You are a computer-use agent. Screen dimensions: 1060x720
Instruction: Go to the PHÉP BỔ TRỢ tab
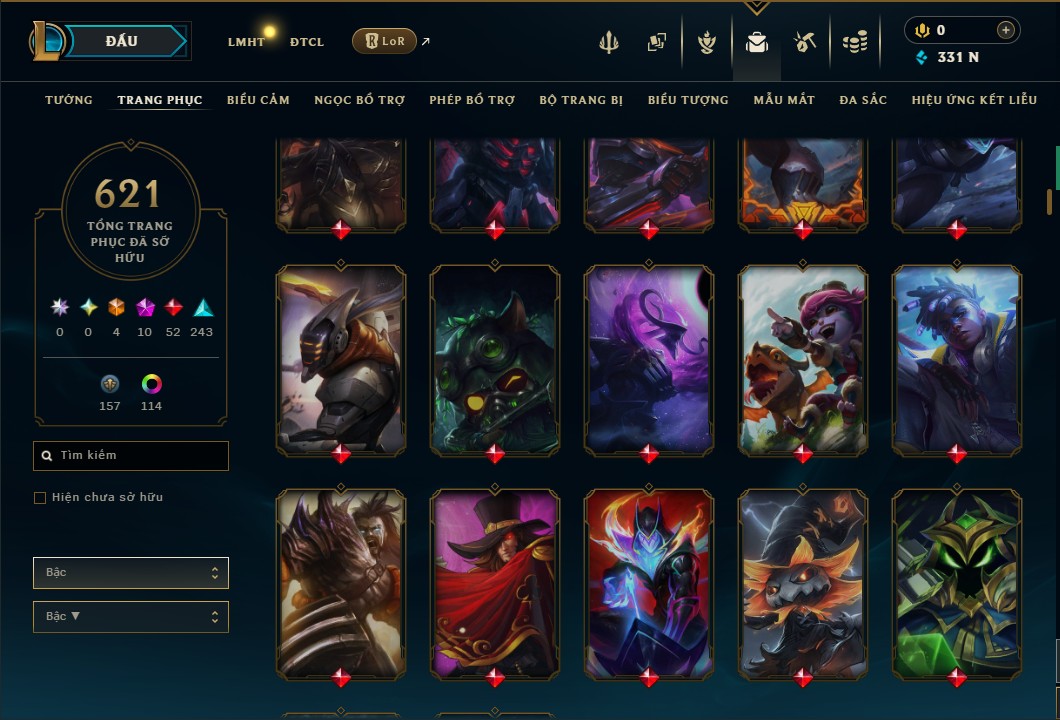(x=472, y=100)
